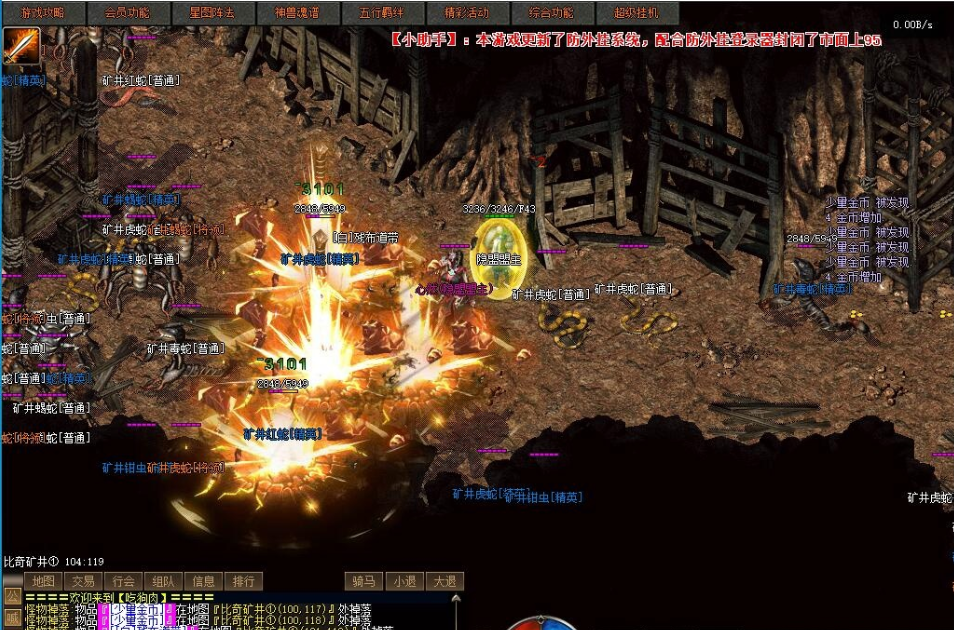Click the 小退 return-to-character-select button

pyautogui.click(x=404, y=581)
